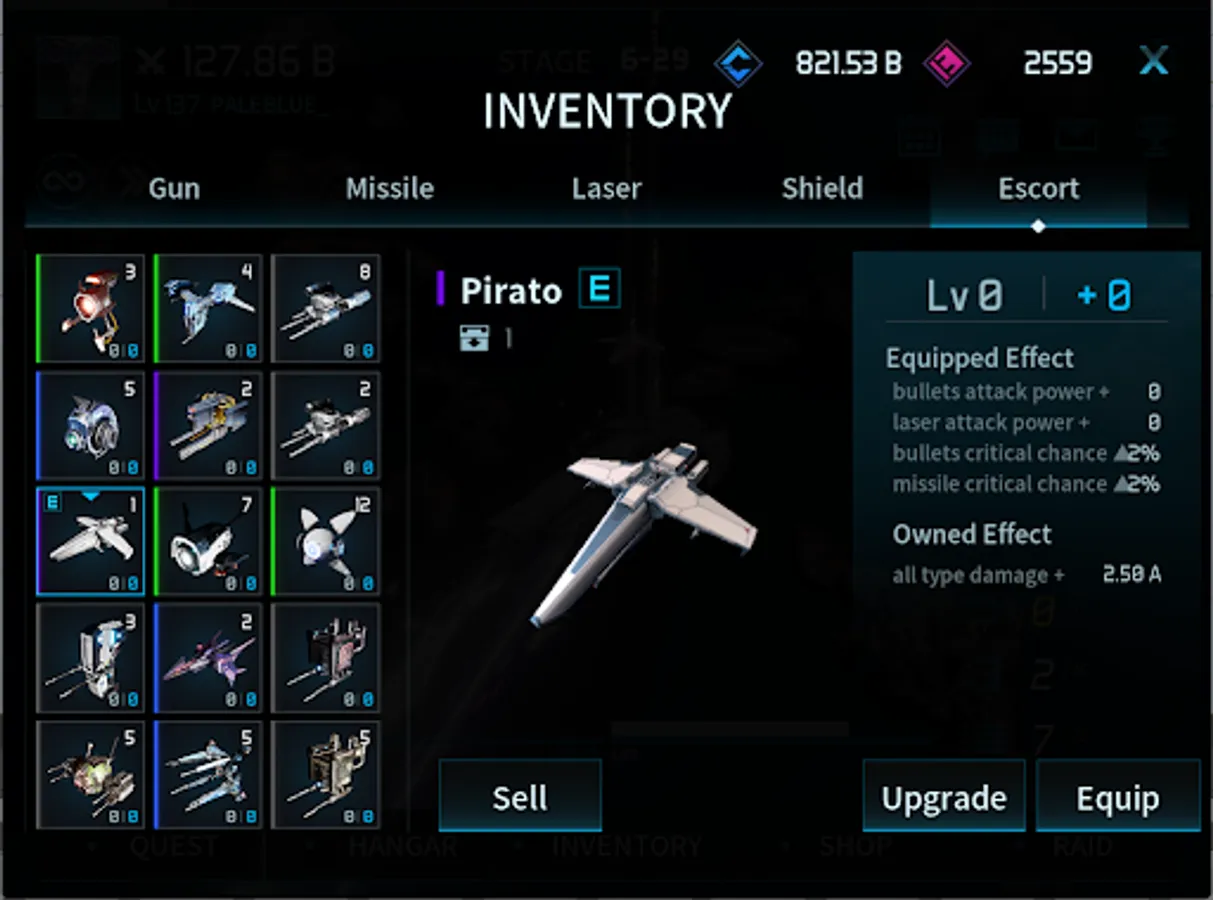Image resolution: width=1213 pixels, height=900 pixels.
Task: Sell the Pirato escort
Action: (520, 797)
